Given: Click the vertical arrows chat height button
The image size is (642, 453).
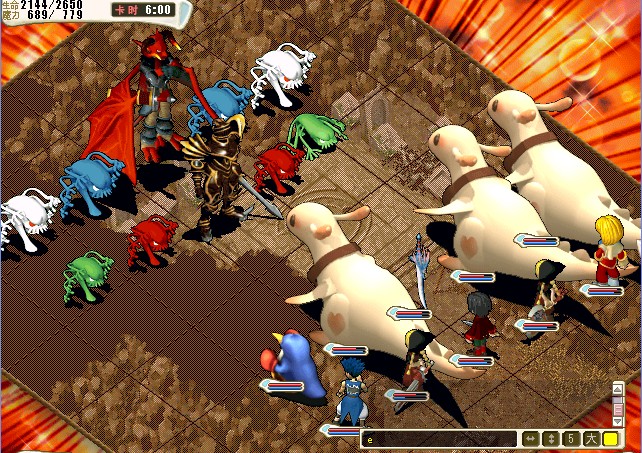Looking at the screenshot, I should click(x=549, y=439).
